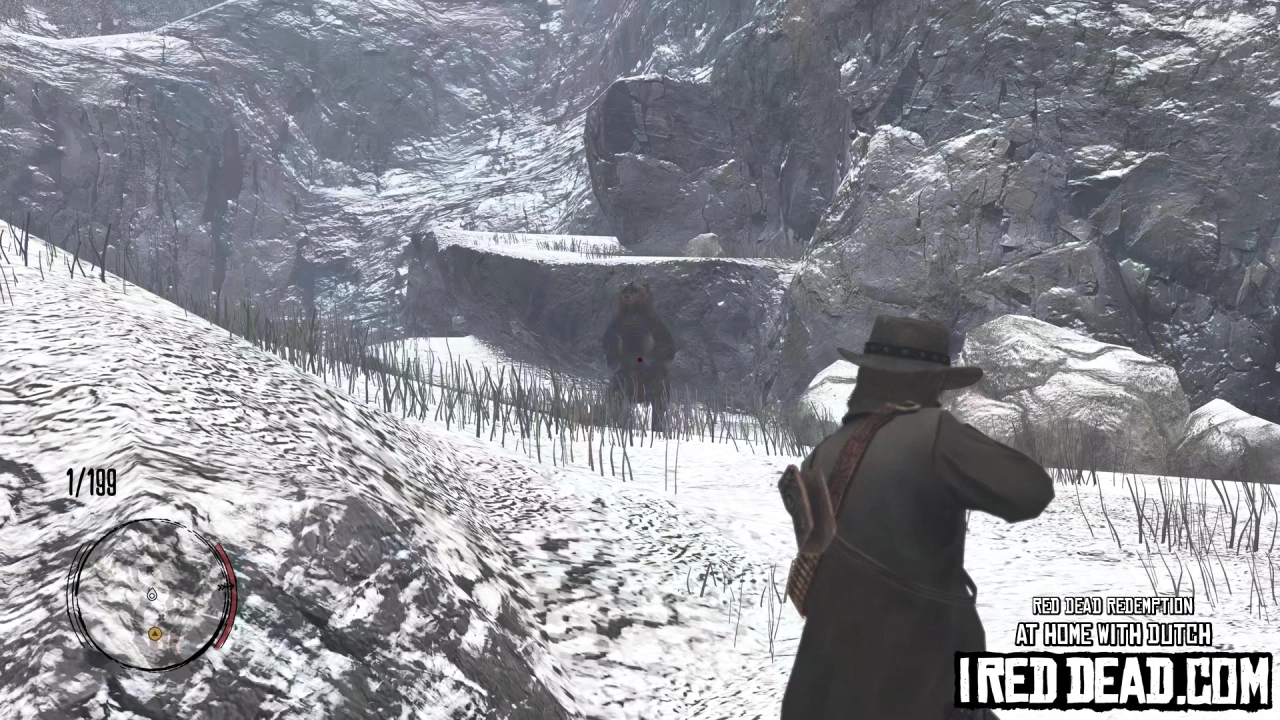Image resolution: width=1280 pixels, height=720 pixels.
Task: Select the Dead Eye meter icon in minimap center
Action: [x=152, y=594]
